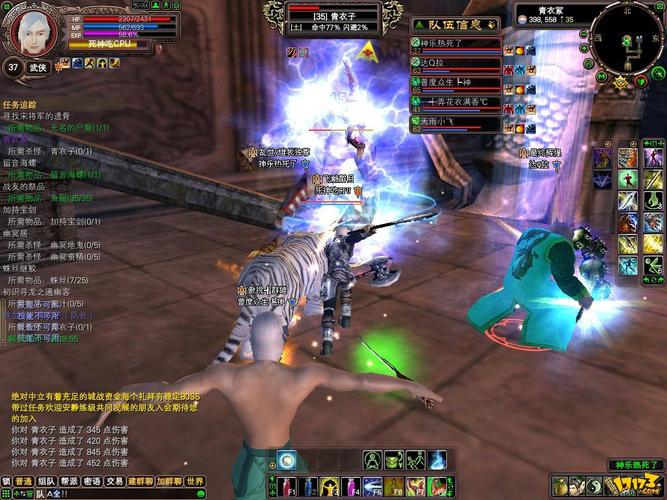Viewport: 667px width, 500px height.
Task: Select party member 神乐热死了
Action: click(457, 44)
